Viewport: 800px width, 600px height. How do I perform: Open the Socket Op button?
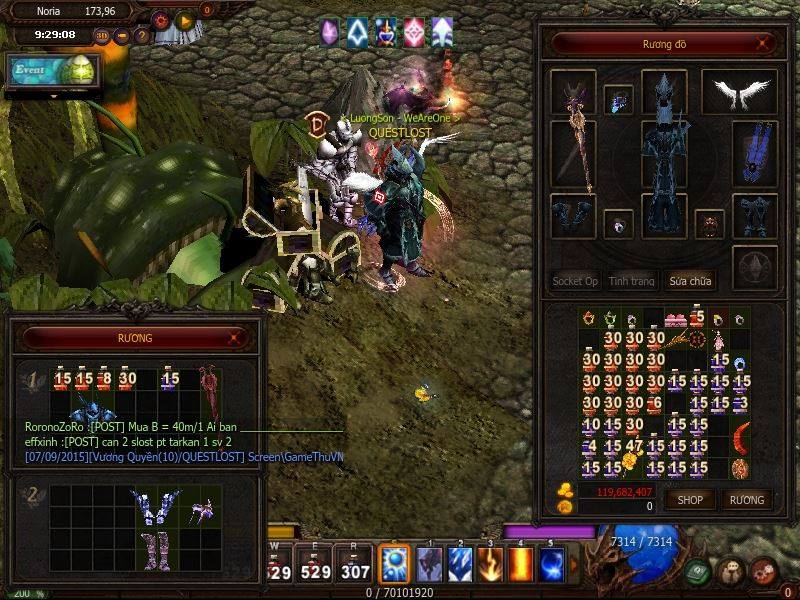[575, 281]
